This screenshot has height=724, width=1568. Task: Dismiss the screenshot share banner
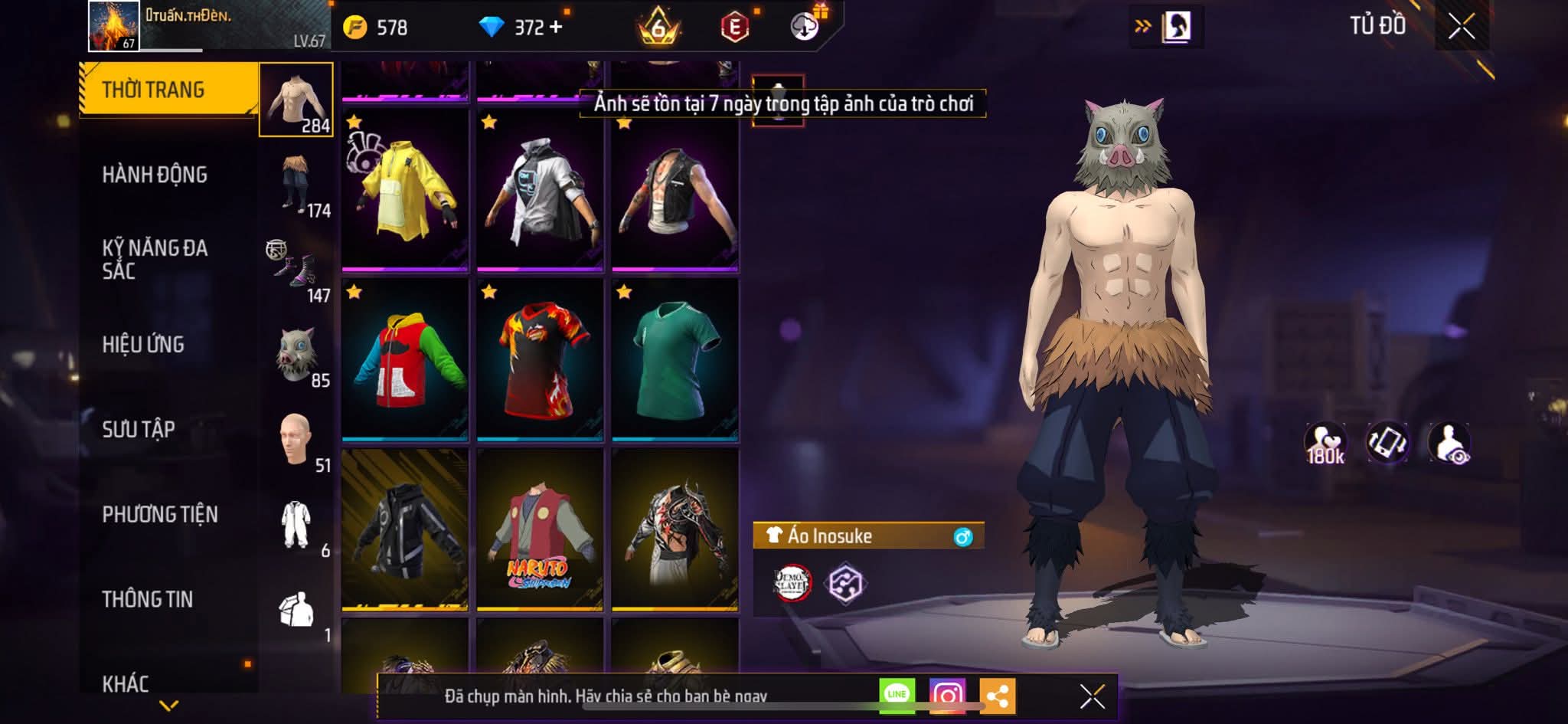1092,696
